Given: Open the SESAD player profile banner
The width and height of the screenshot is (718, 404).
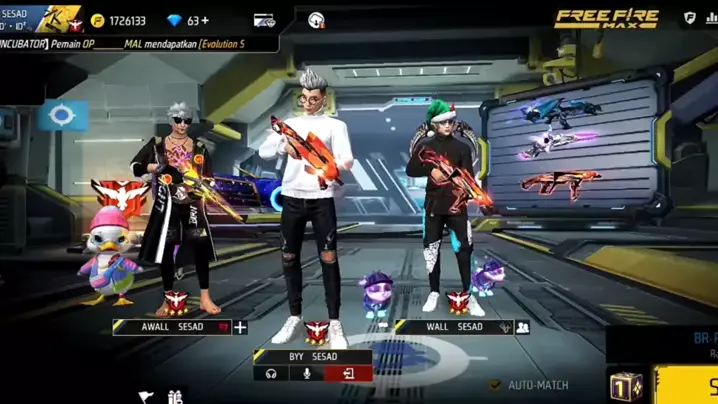Looking at the screenshot, I should pyautogui.click(x=40, y=19).
